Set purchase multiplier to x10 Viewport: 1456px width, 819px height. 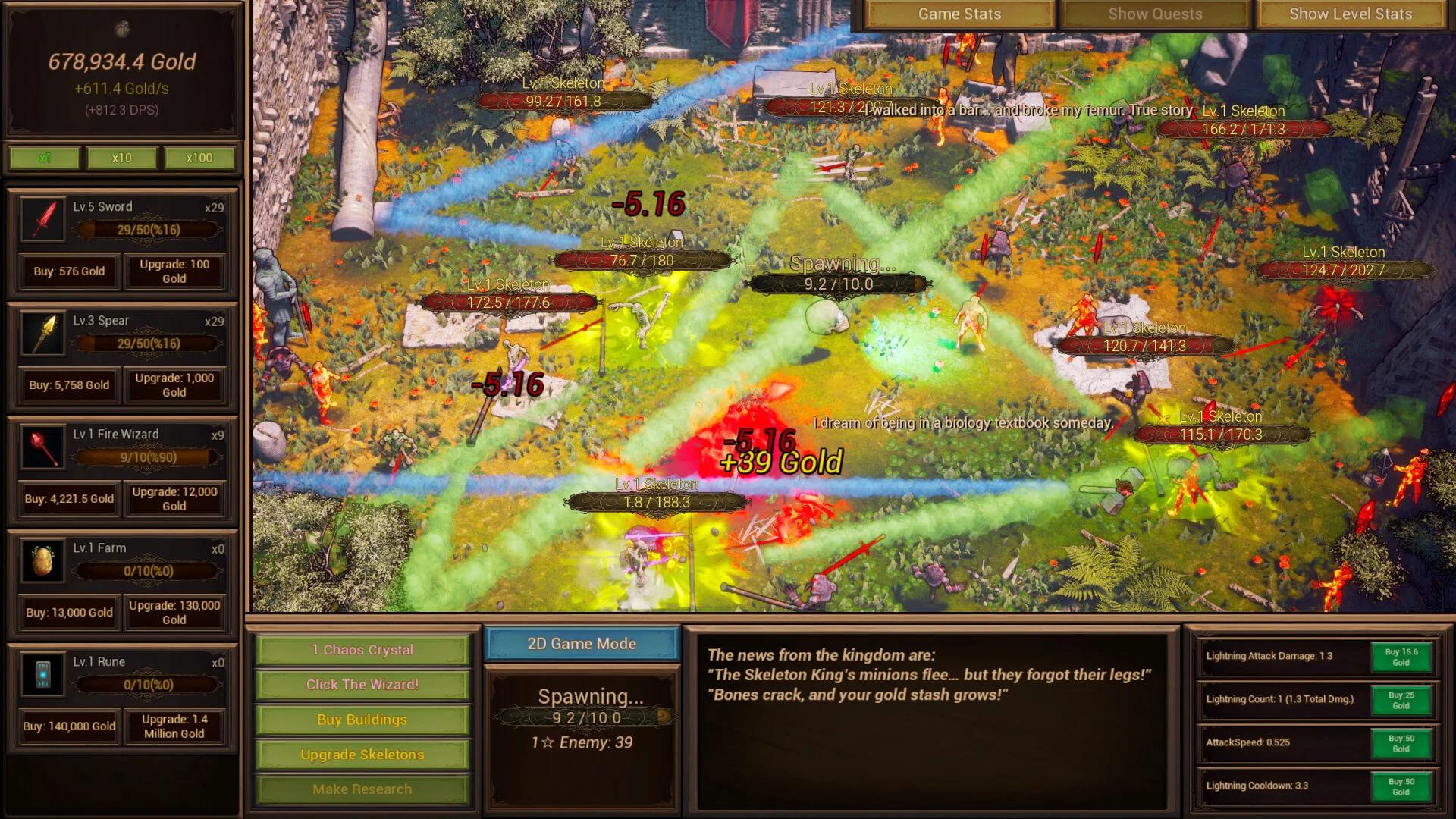[121, 158]
